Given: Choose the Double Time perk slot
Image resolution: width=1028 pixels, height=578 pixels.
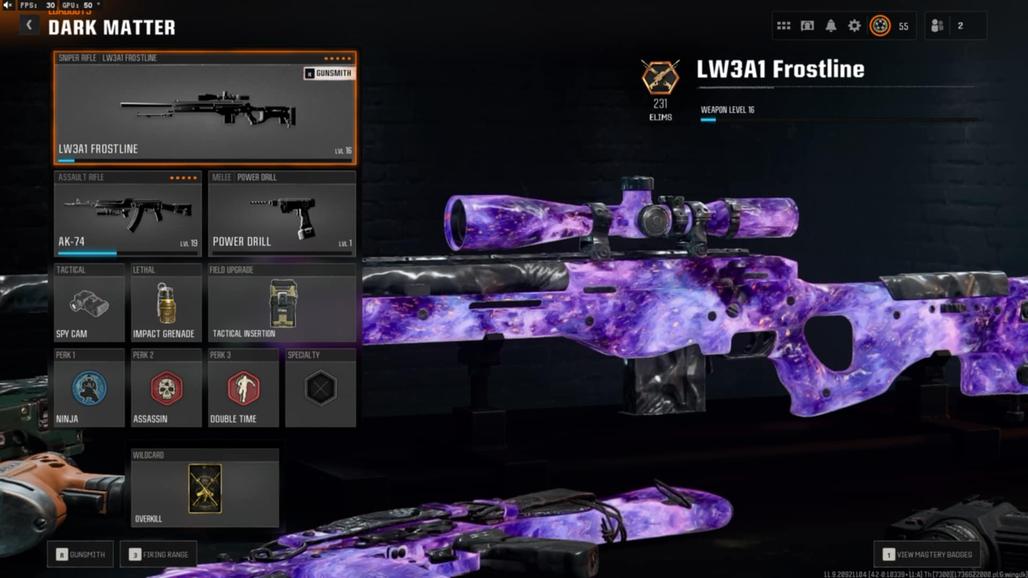Looking at the screenshot, I should (x=243, y=389).
